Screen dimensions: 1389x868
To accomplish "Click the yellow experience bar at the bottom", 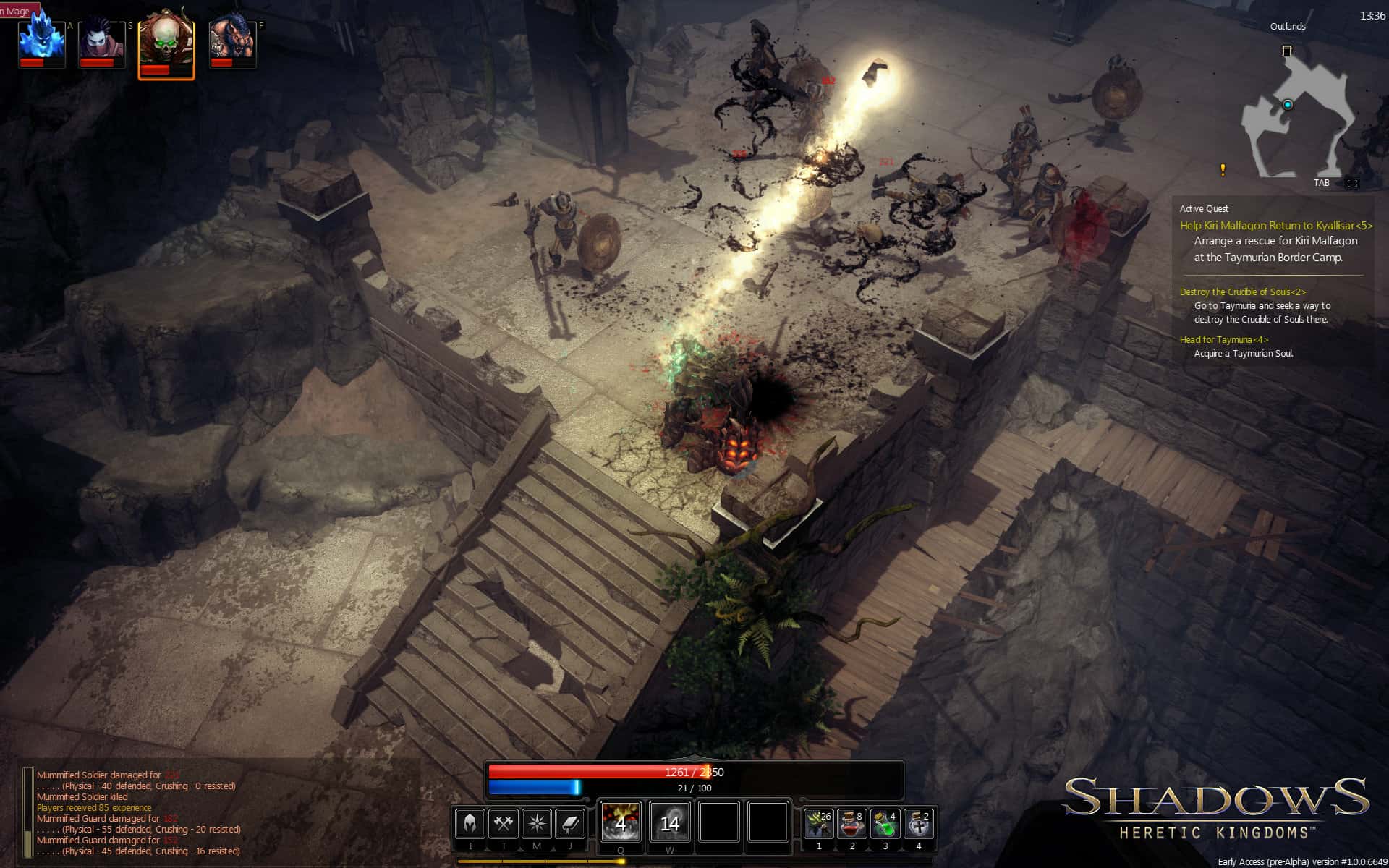I will [694, 861].
